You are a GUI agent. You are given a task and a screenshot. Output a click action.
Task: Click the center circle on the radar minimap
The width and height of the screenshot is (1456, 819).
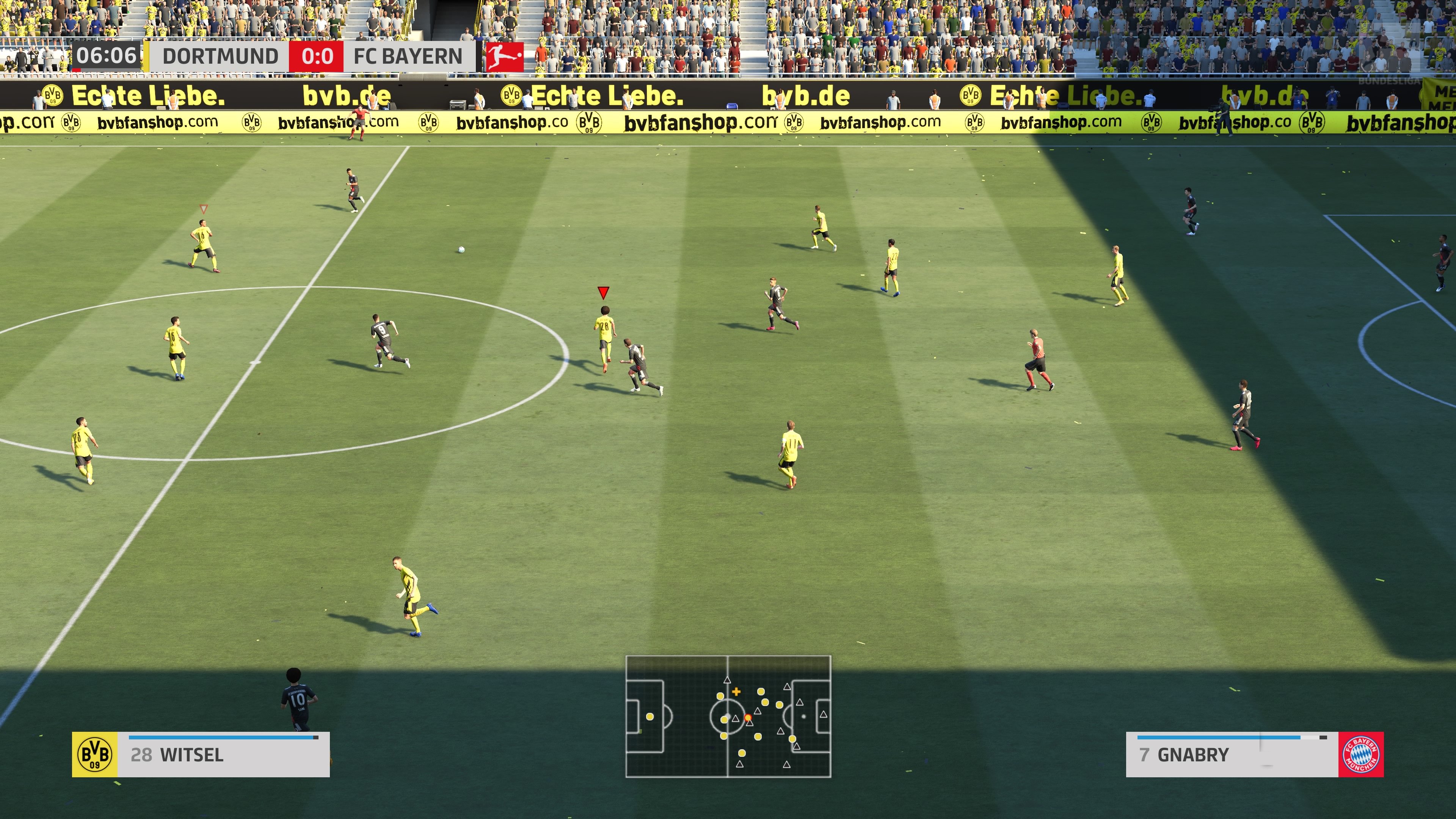pyautogui.click(x=728, y=716)
